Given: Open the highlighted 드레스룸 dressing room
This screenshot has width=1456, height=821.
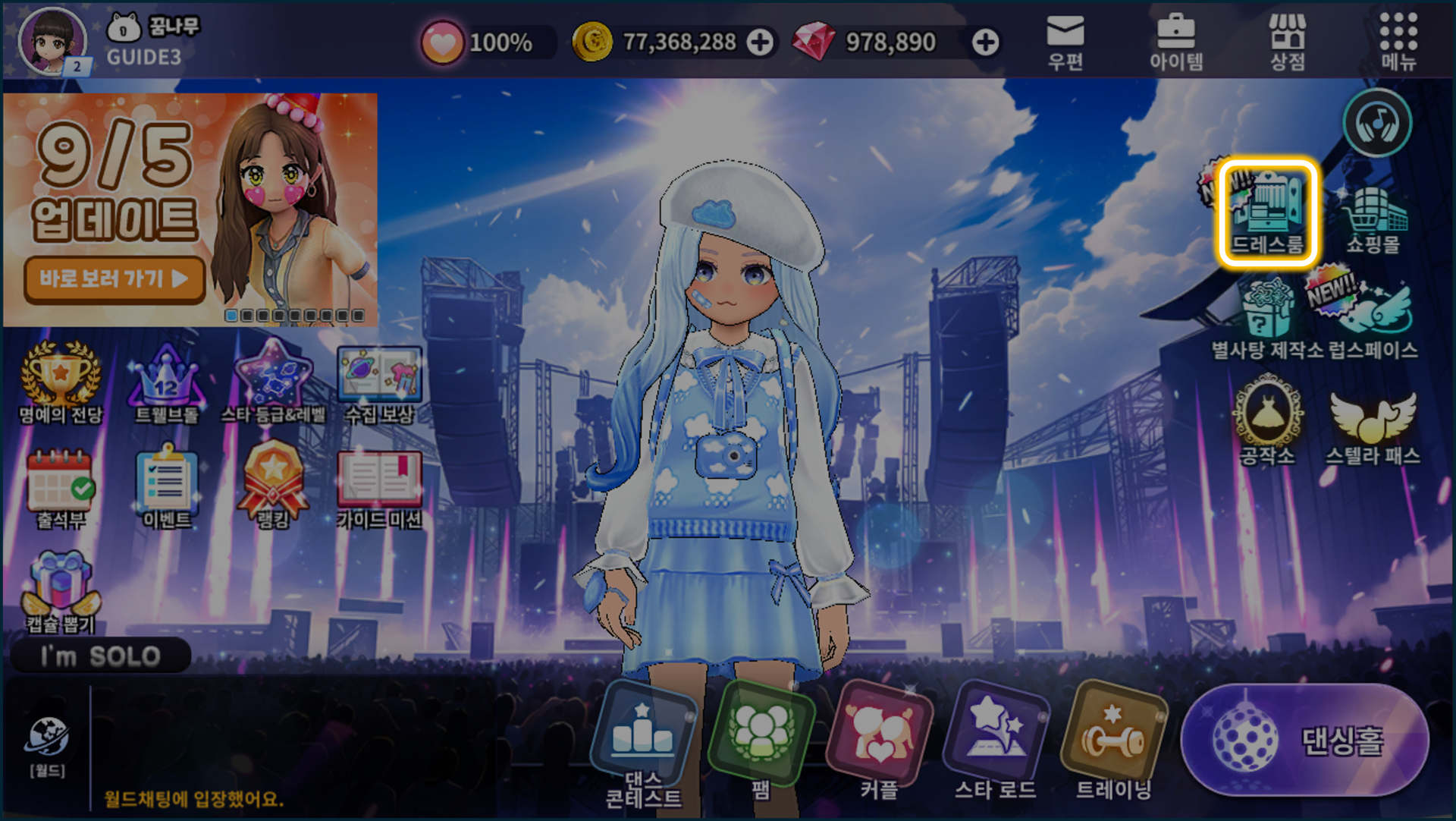Looking at the screenshot, I should [x=1267, y=212].
